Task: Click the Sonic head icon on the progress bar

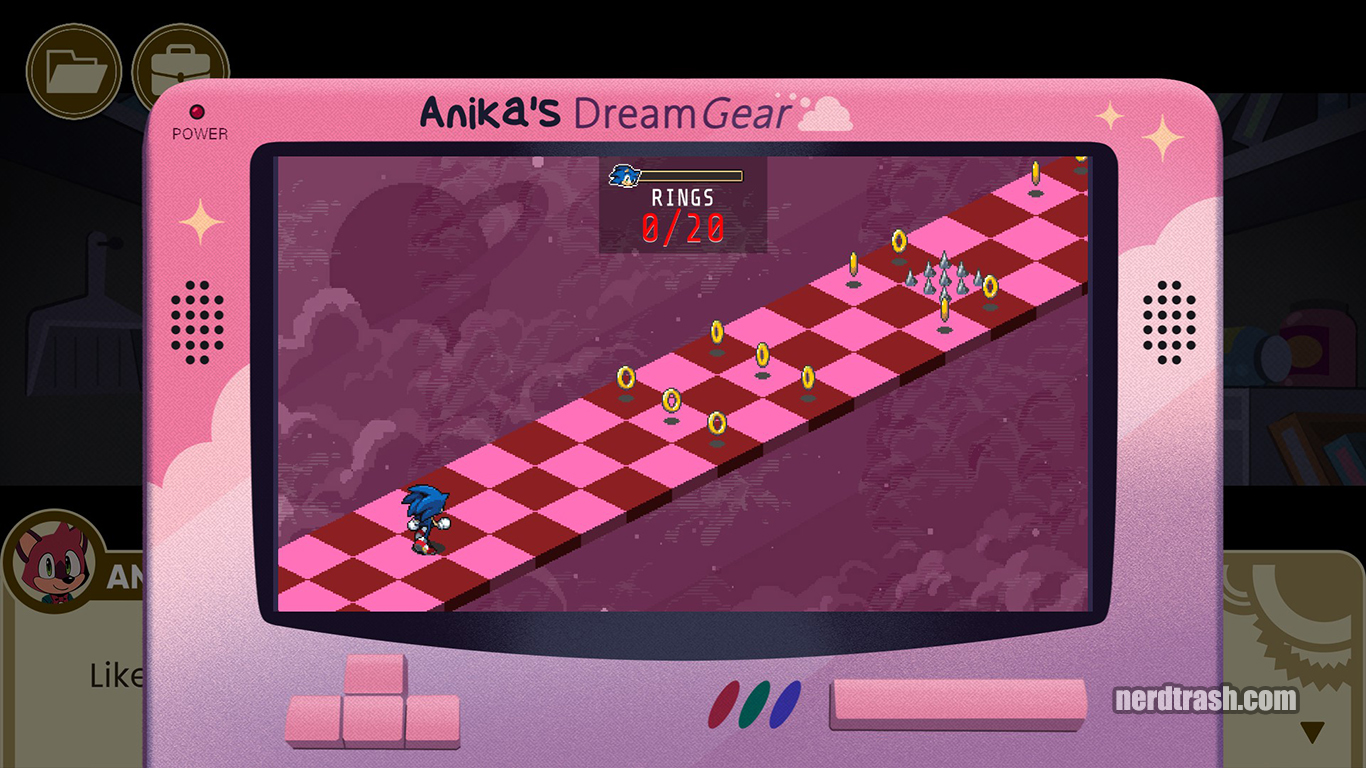Action: click(x=623, y=177)
